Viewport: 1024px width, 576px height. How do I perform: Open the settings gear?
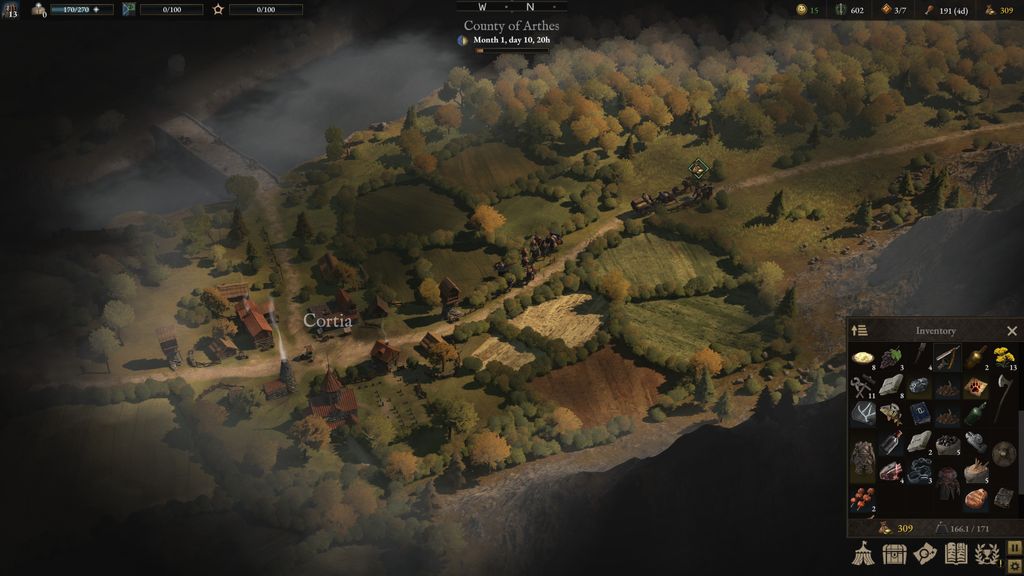(x=1014, y=564)
